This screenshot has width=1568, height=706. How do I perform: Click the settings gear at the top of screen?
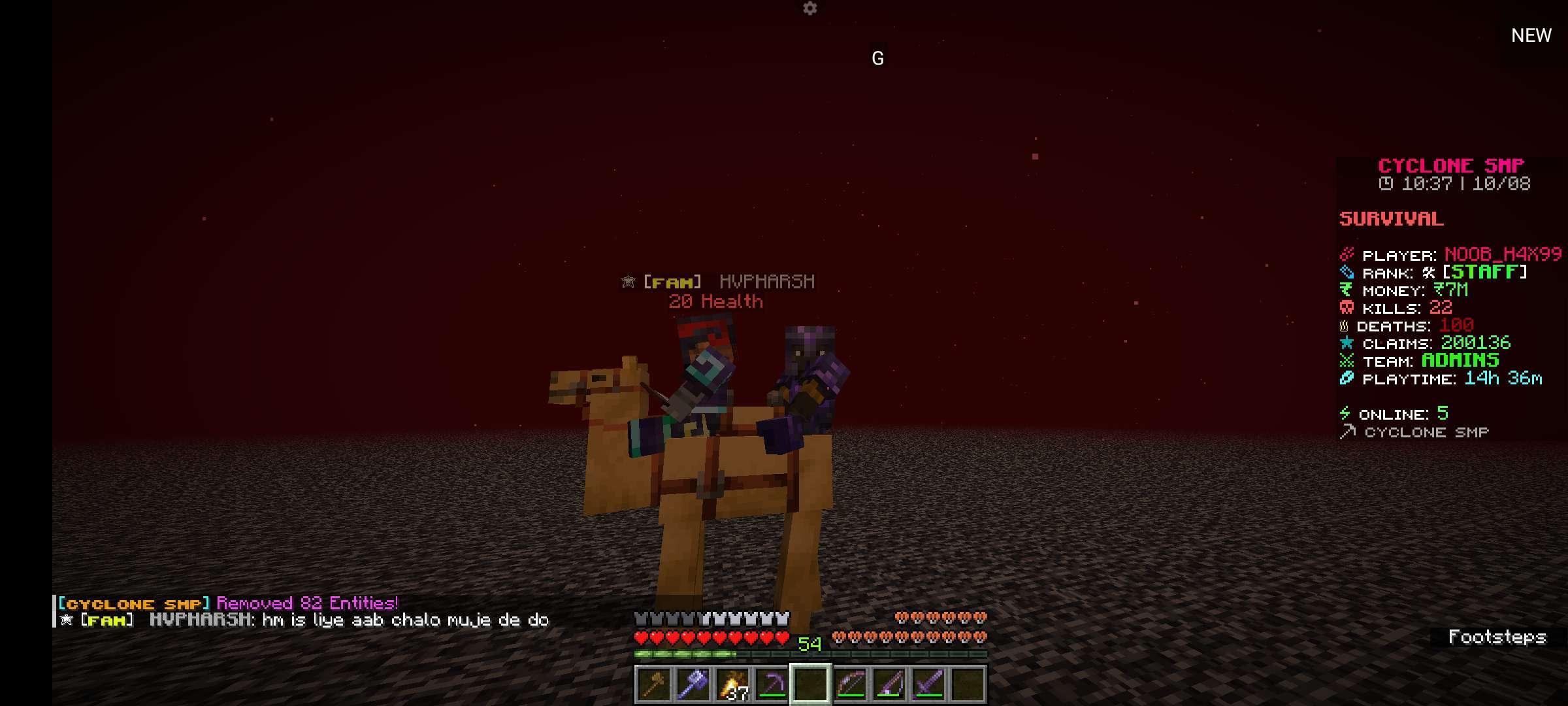pyautogui.click(x=810, y=9)
